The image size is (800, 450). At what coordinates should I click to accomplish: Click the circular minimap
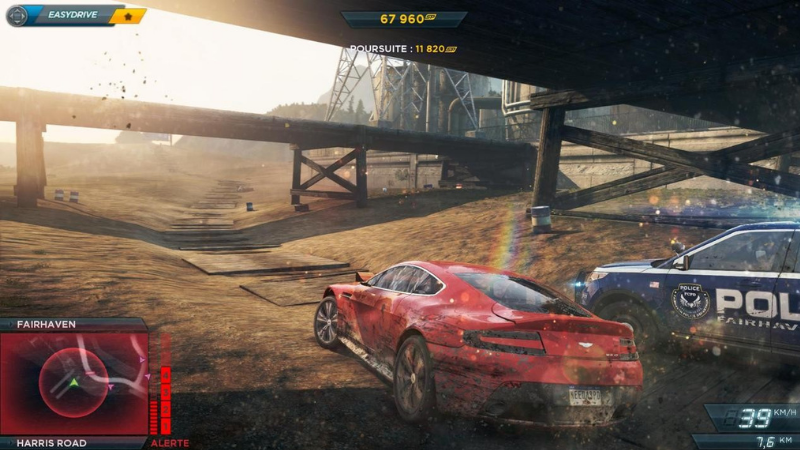(73, 383)
